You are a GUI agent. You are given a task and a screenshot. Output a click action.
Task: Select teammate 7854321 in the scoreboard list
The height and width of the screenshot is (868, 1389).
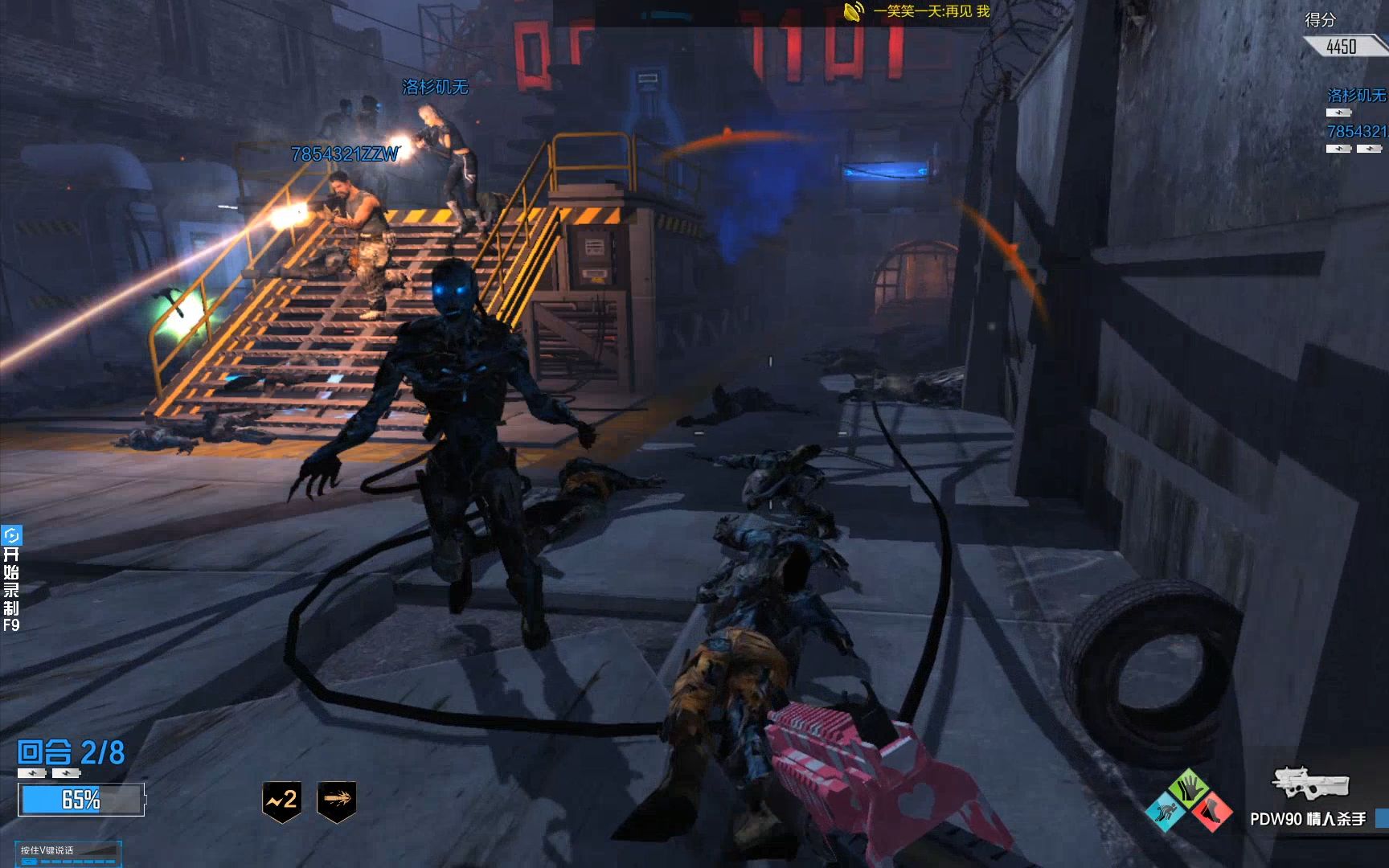tap(1356, 132)
